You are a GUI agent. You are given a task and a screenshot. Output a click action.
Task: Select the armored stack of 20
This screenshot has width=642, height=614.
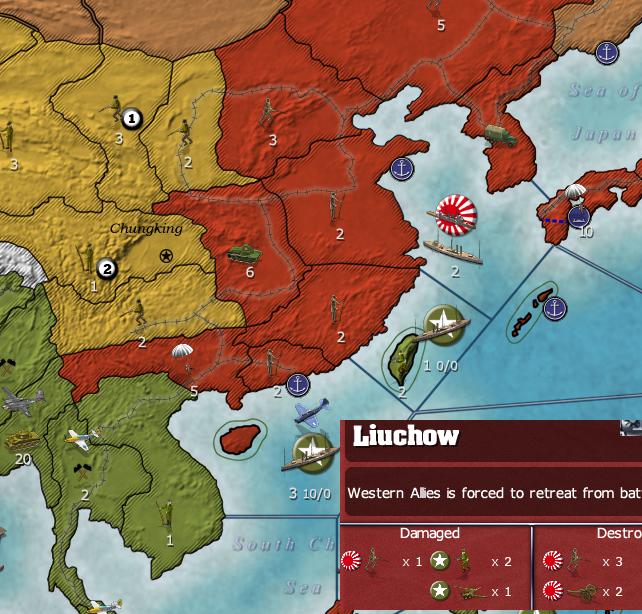[22, 439]
